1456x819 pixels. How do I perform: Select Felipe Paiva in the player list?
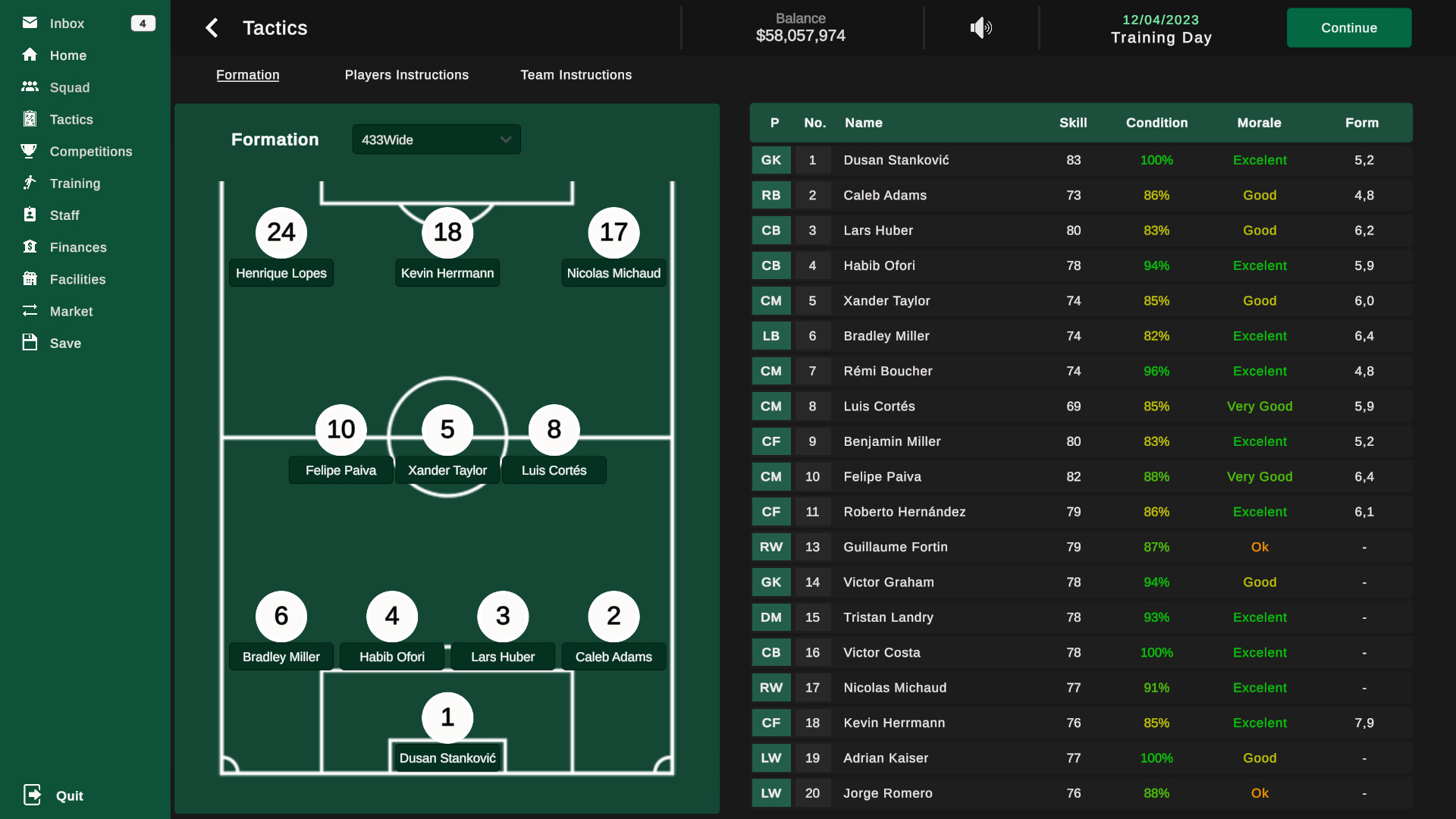click(882, 476)
